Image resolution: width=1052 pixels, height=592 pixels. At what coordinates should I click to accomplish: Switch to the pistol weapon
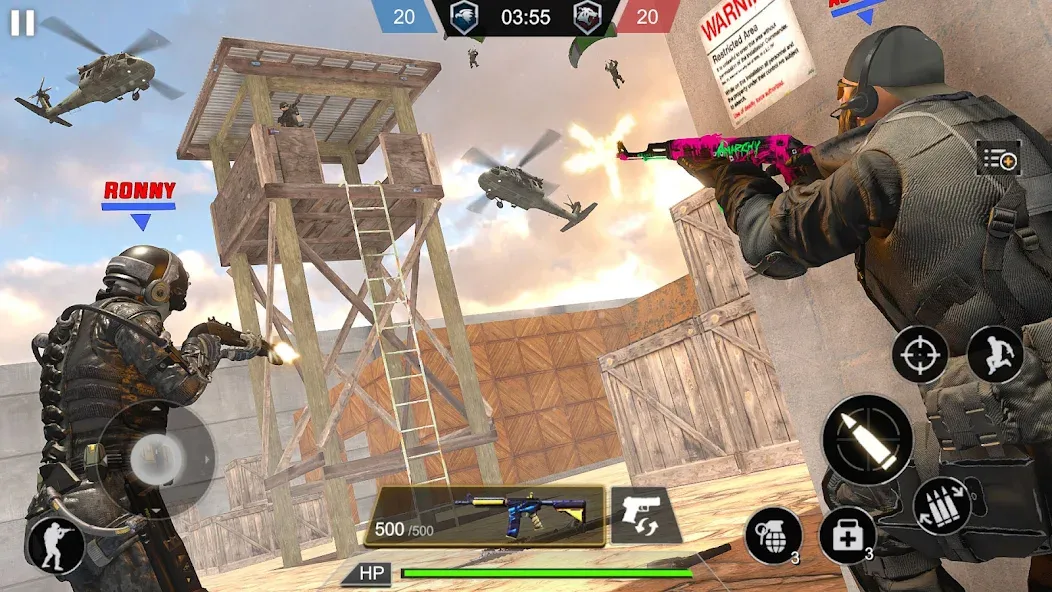pos(640,514)
